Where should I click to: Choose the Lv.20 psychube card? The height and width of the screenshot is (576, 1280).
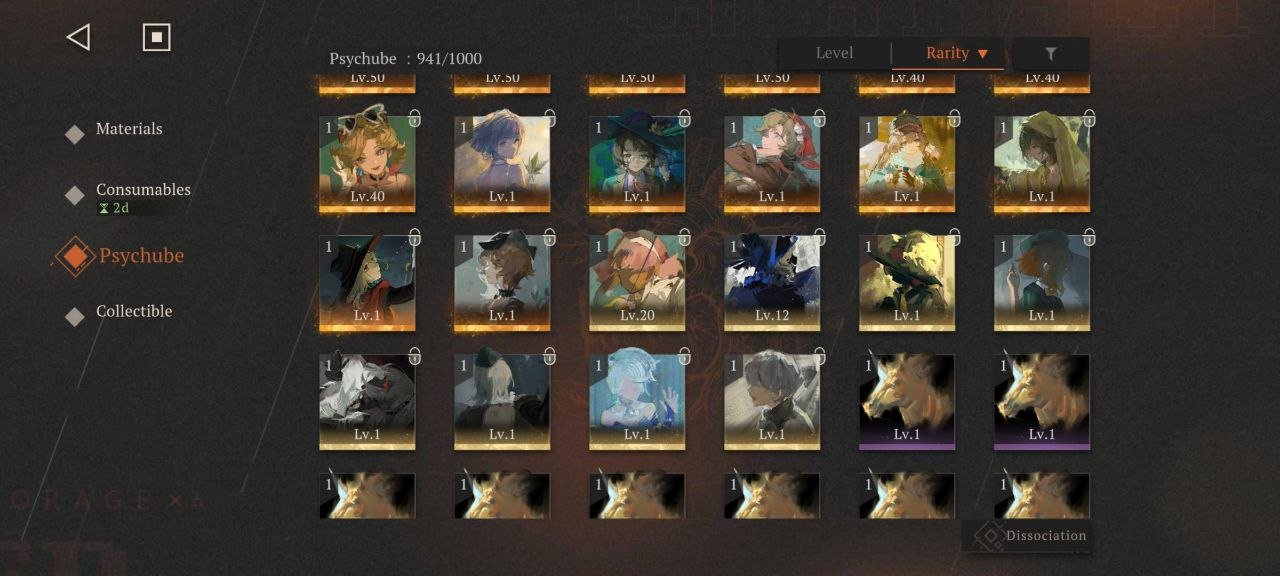[x=637, y=282]
